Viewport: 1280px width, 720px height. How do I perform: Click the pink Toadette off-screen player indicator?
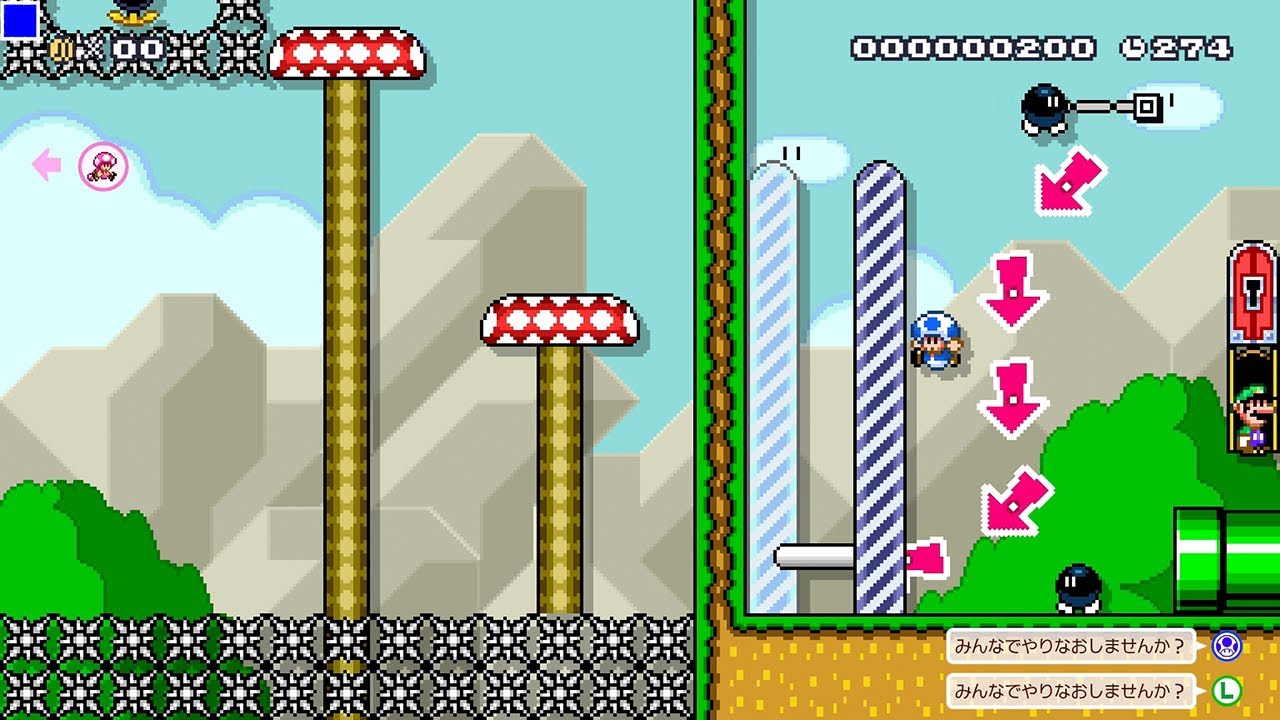point(103,166)
